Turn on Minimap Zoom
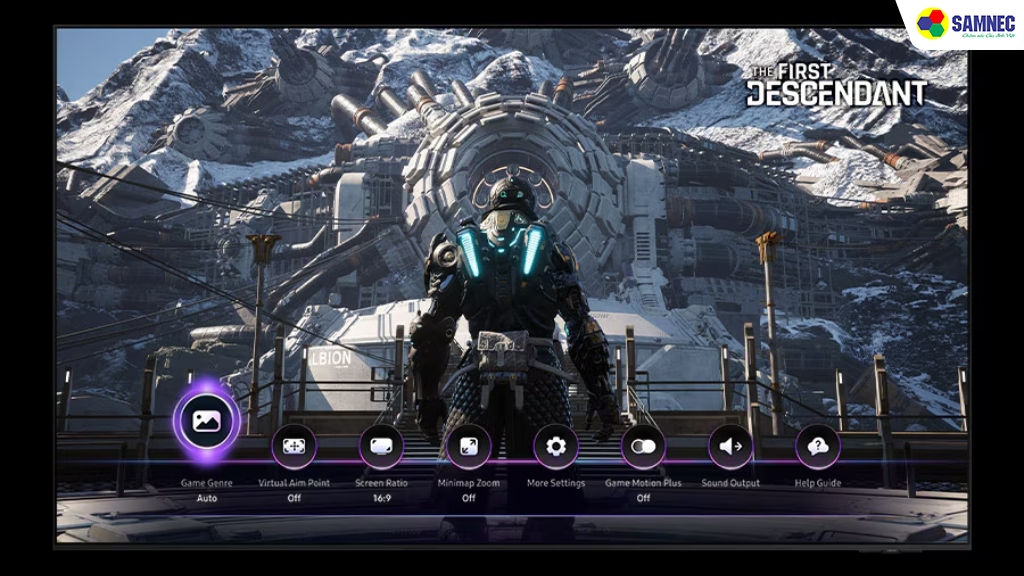This screenshot has width=1024, height=576. click(468, 446)
